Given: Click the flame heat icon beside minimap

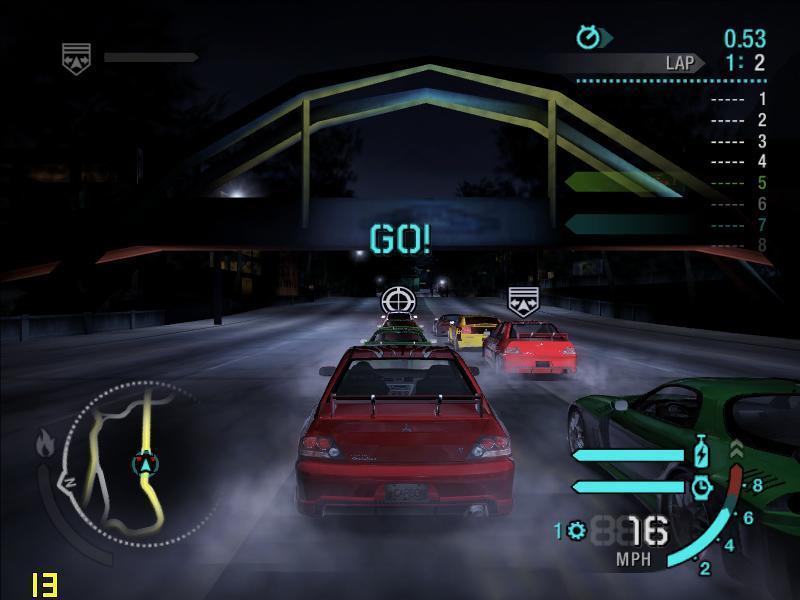Looking at the screenshot, I should click(x=44, y=441).
